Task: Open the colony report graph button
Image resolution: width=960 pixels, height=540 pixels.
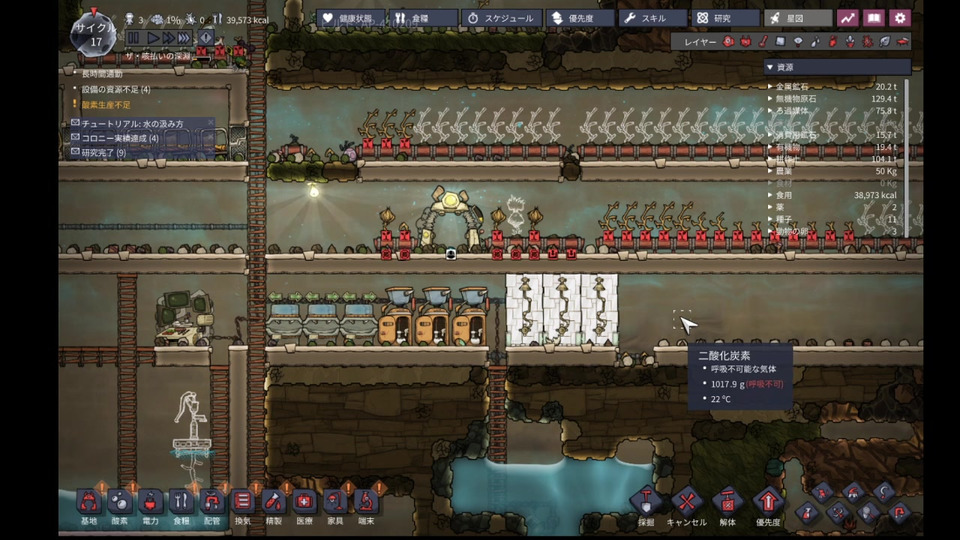Action: [848, 18]
